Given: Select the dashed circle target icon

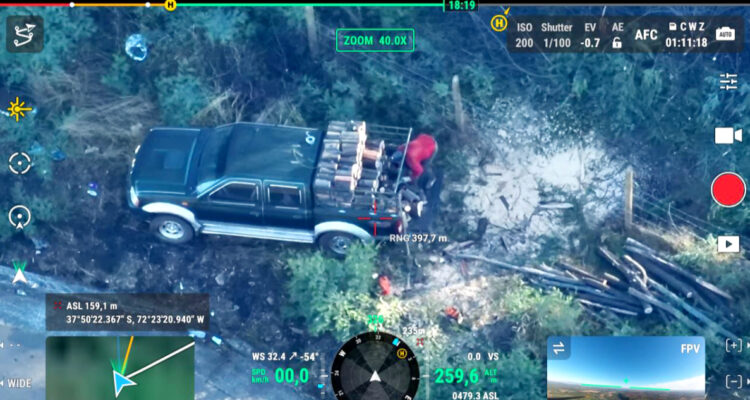Looking at the screenshot, I should pos(20,163).
